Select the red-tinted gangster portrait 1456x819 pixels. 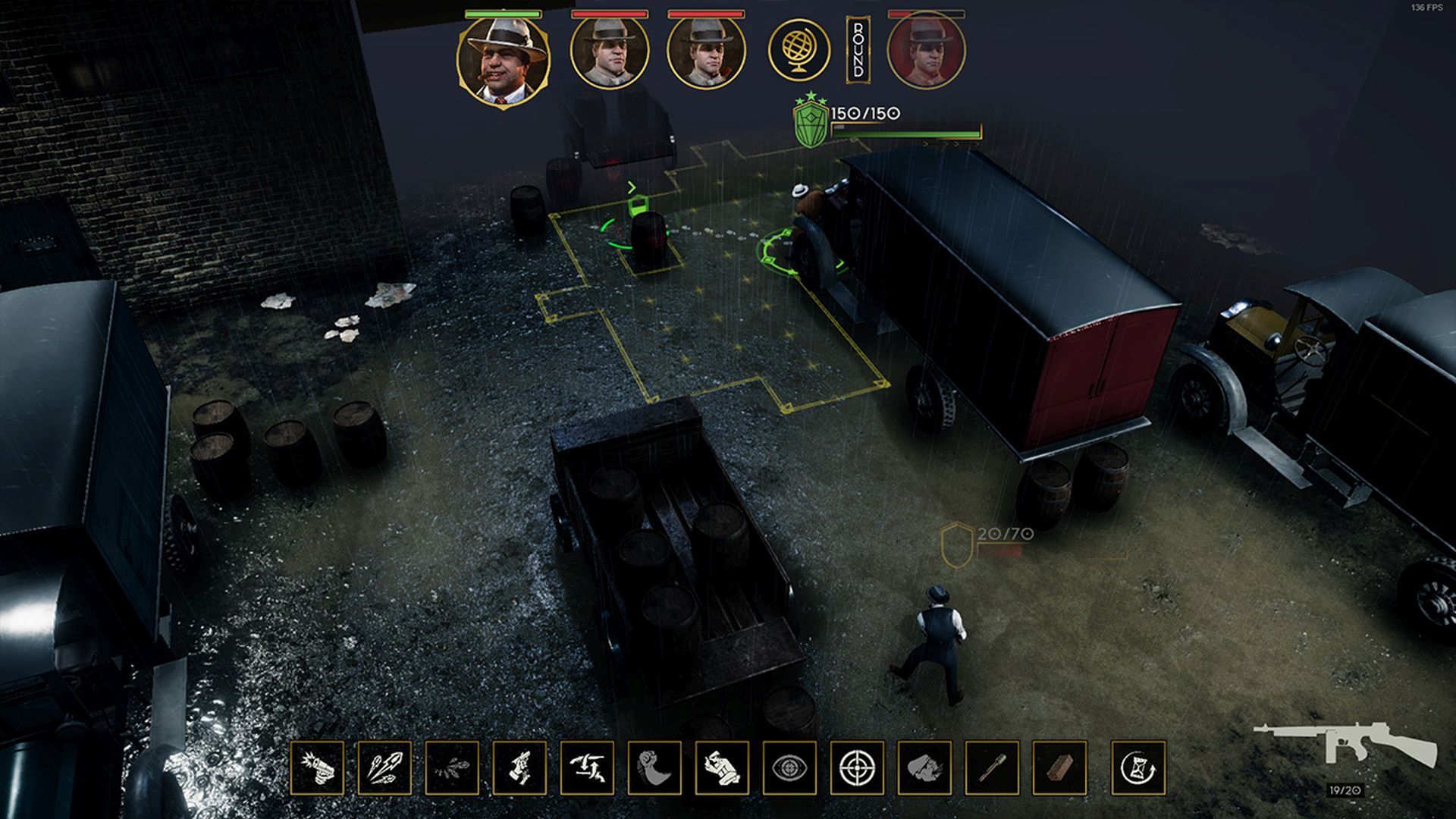(x=926, y=52)
